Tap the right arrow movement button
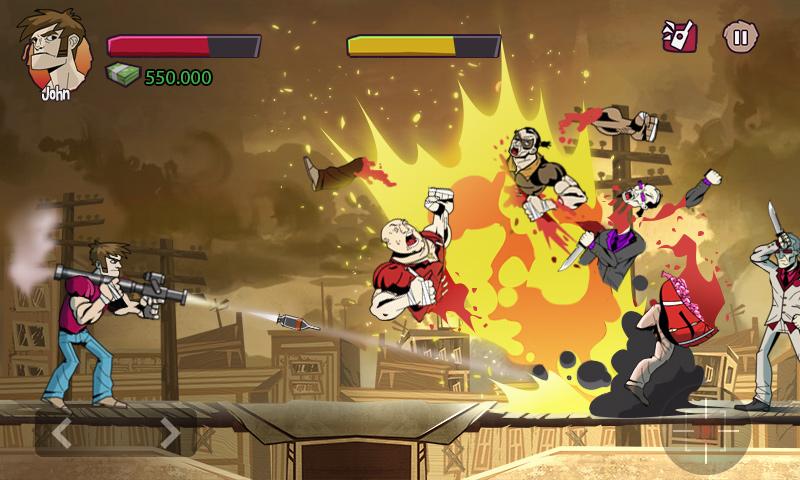Viewport: 800px width, 480px height. click(x=169, y=434)
